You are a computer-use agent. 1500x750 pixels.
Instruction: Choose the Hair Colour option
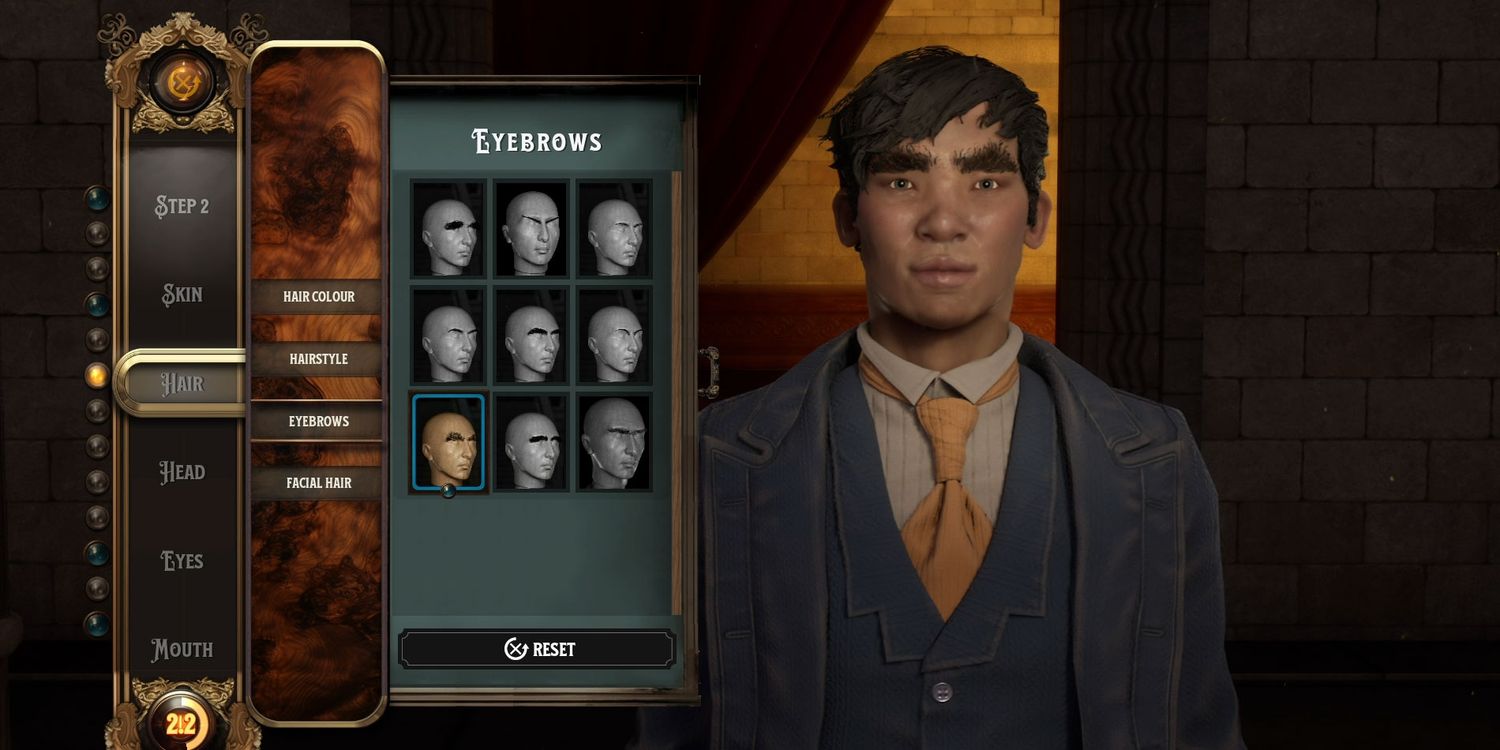click(318, 297)
